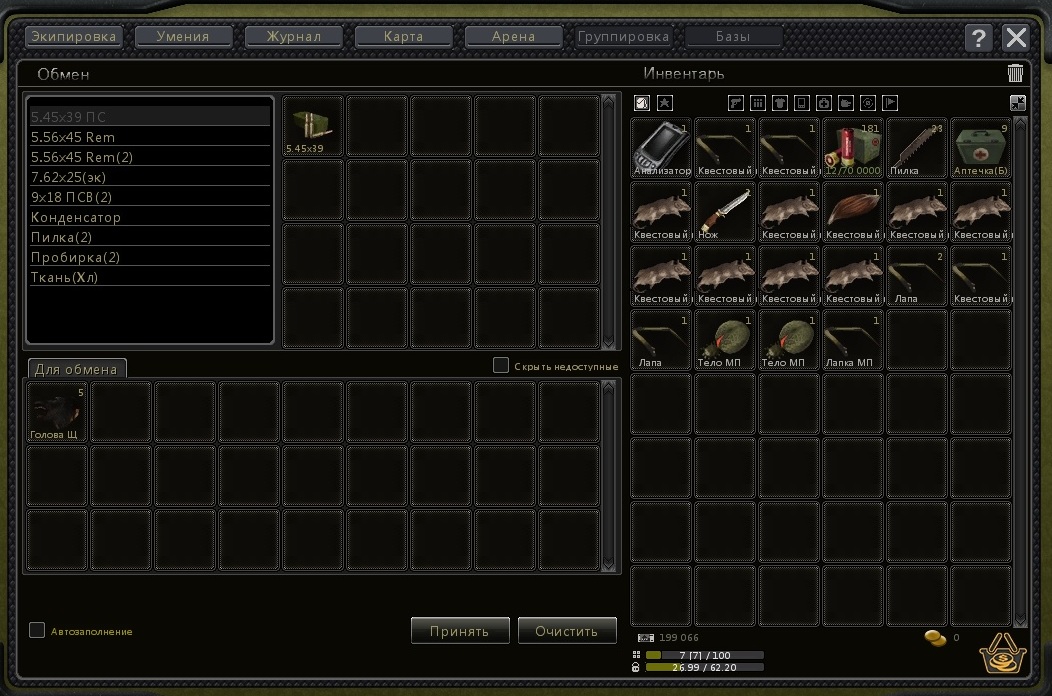This screenshot has width=1052, height=696.
Task: Click the 5.45x39 ammo box reward slot
Action: click(313, 127)
